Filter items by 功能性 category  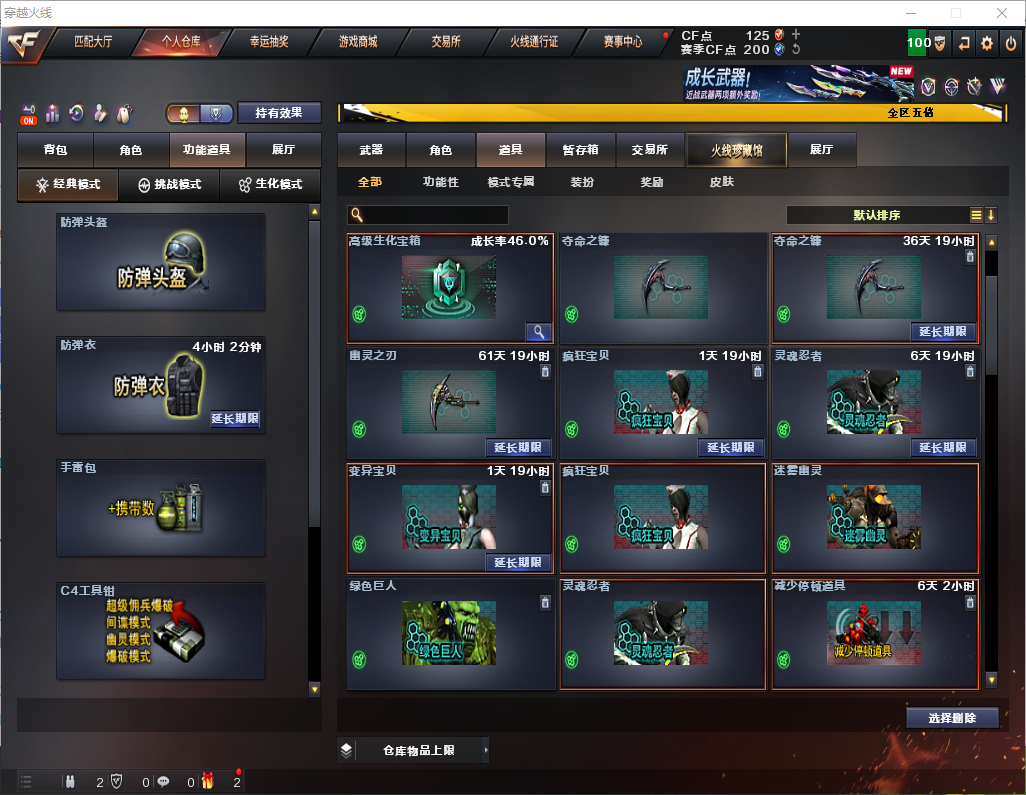click(x=440, y=183)
